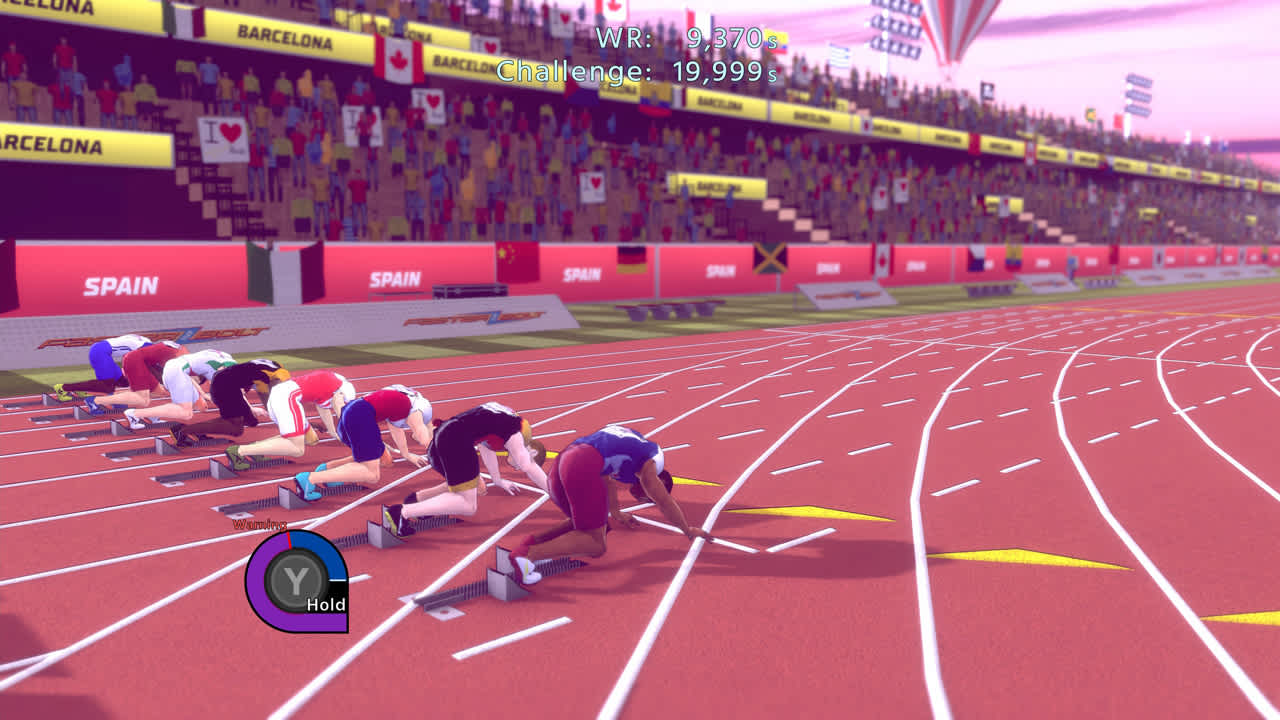Click the Hold label beside the Y button

[325, 605]
